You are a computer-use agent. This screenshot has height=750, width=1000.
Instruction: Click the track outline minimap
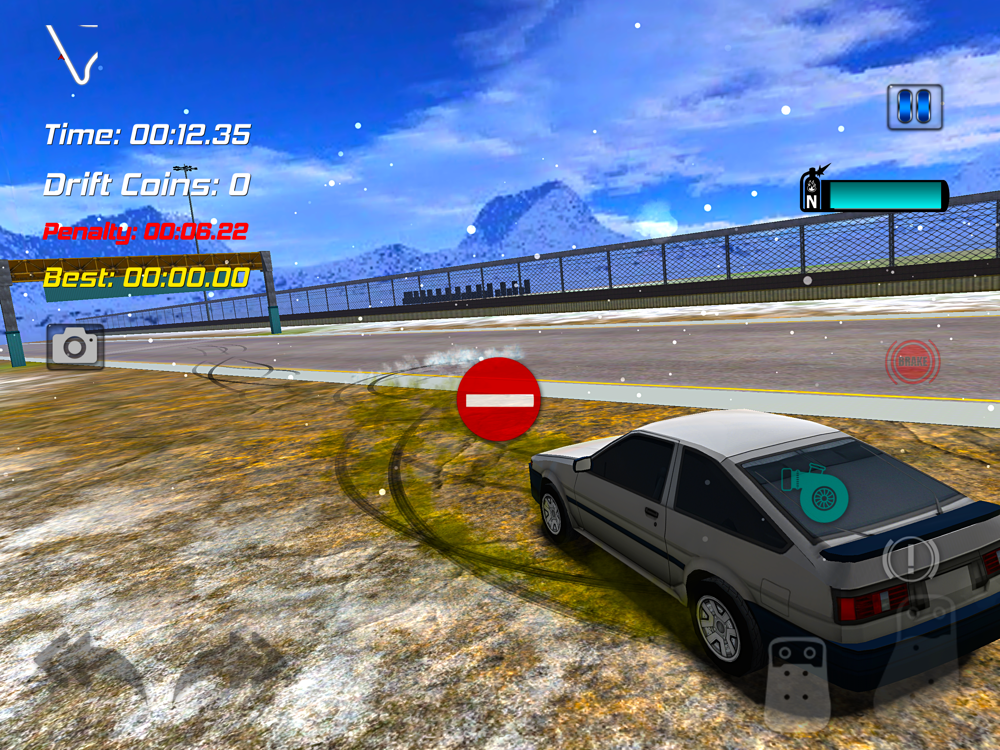point(74,55)
